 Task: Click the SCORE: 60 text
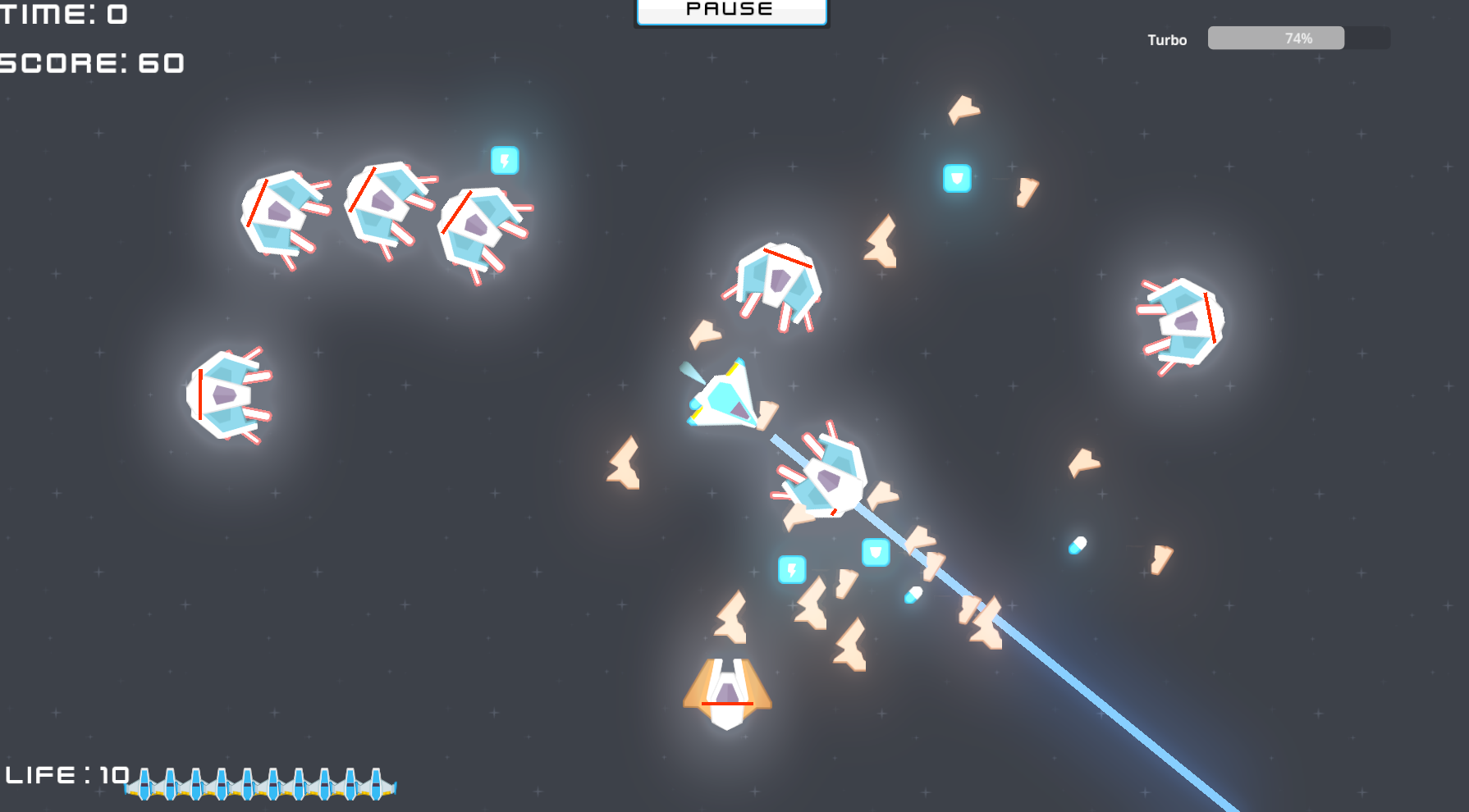(x=90, y=63)
